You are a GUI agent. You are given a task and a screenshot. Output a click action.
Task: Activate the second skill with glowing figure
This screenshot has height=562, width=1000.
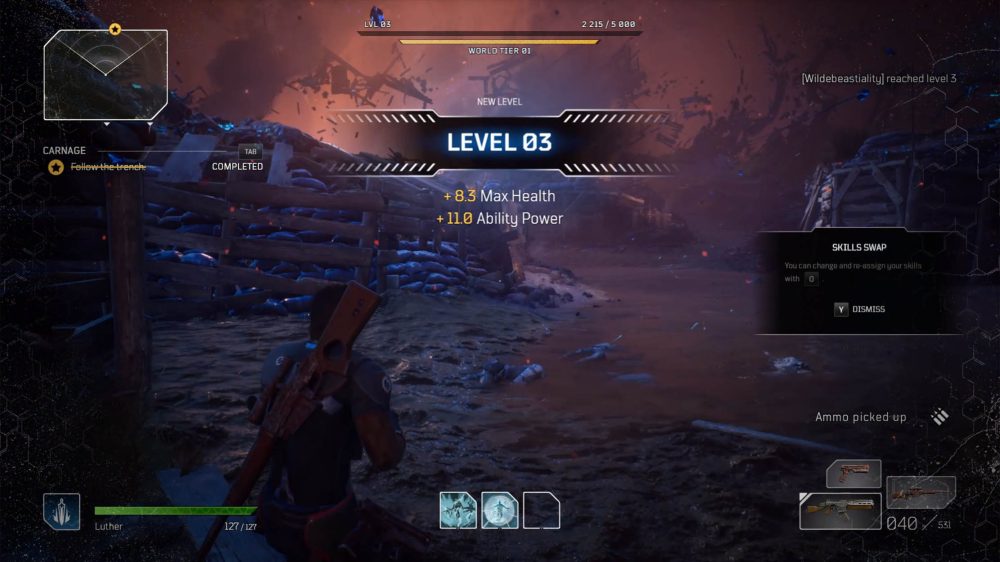[499, 510]
